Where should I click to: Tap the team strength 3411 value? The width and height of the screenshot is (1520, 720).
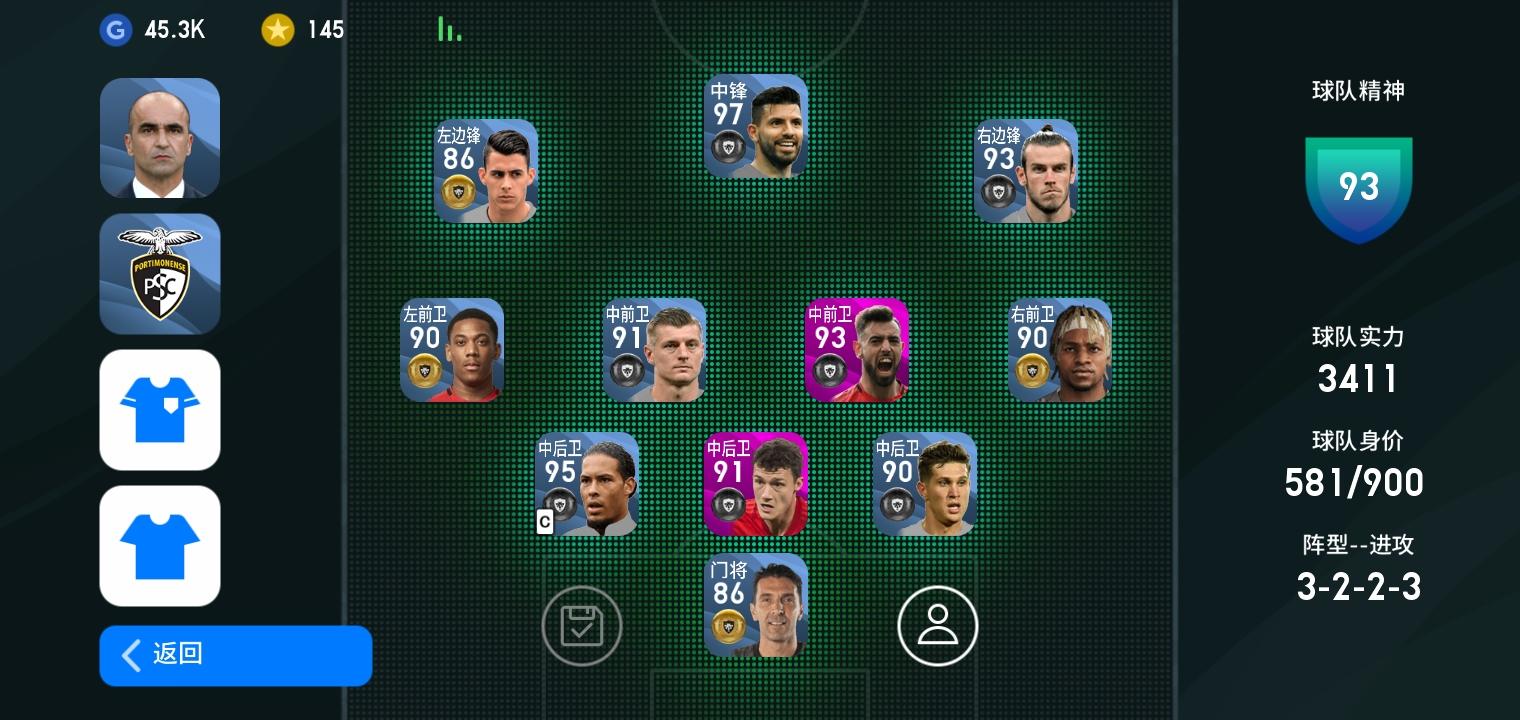(1357, 378)
